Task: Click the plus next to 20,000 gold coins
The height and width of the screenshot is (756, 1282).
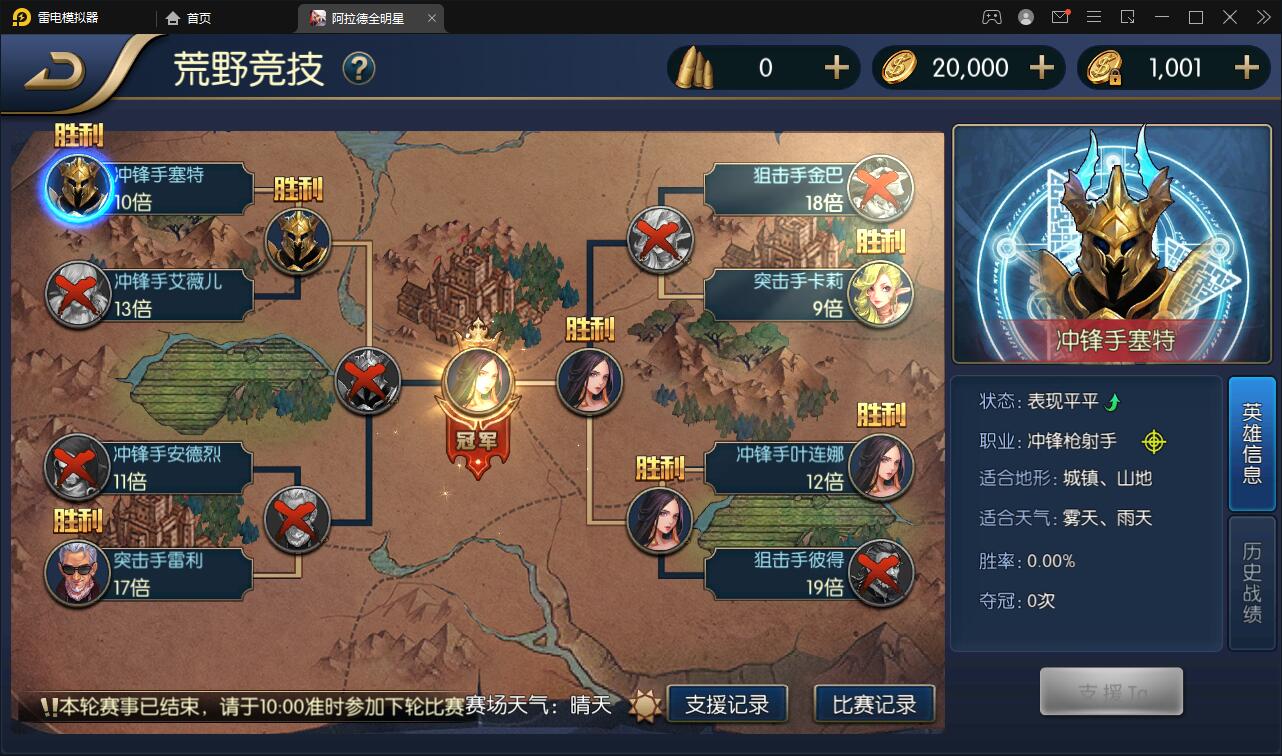Action: click(1042, 67)
